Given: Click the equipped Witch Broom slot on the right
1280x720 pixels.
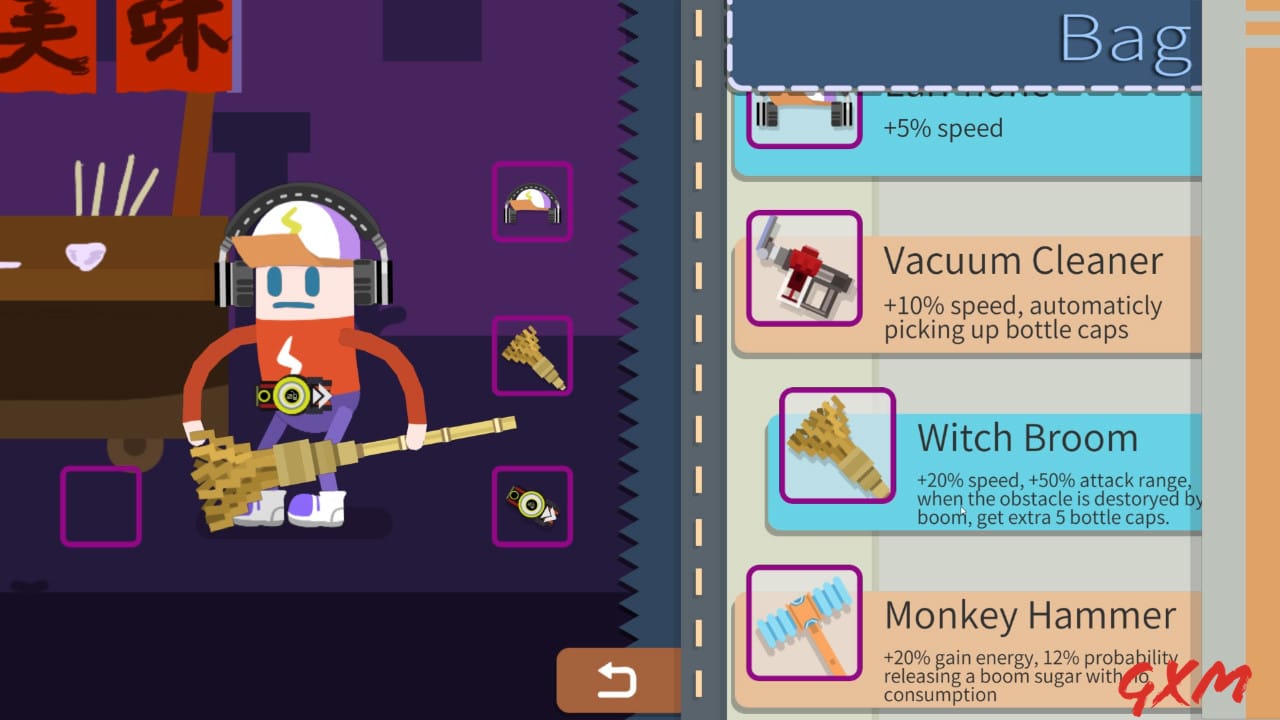Looking at the screenshot, I should 531,355.
